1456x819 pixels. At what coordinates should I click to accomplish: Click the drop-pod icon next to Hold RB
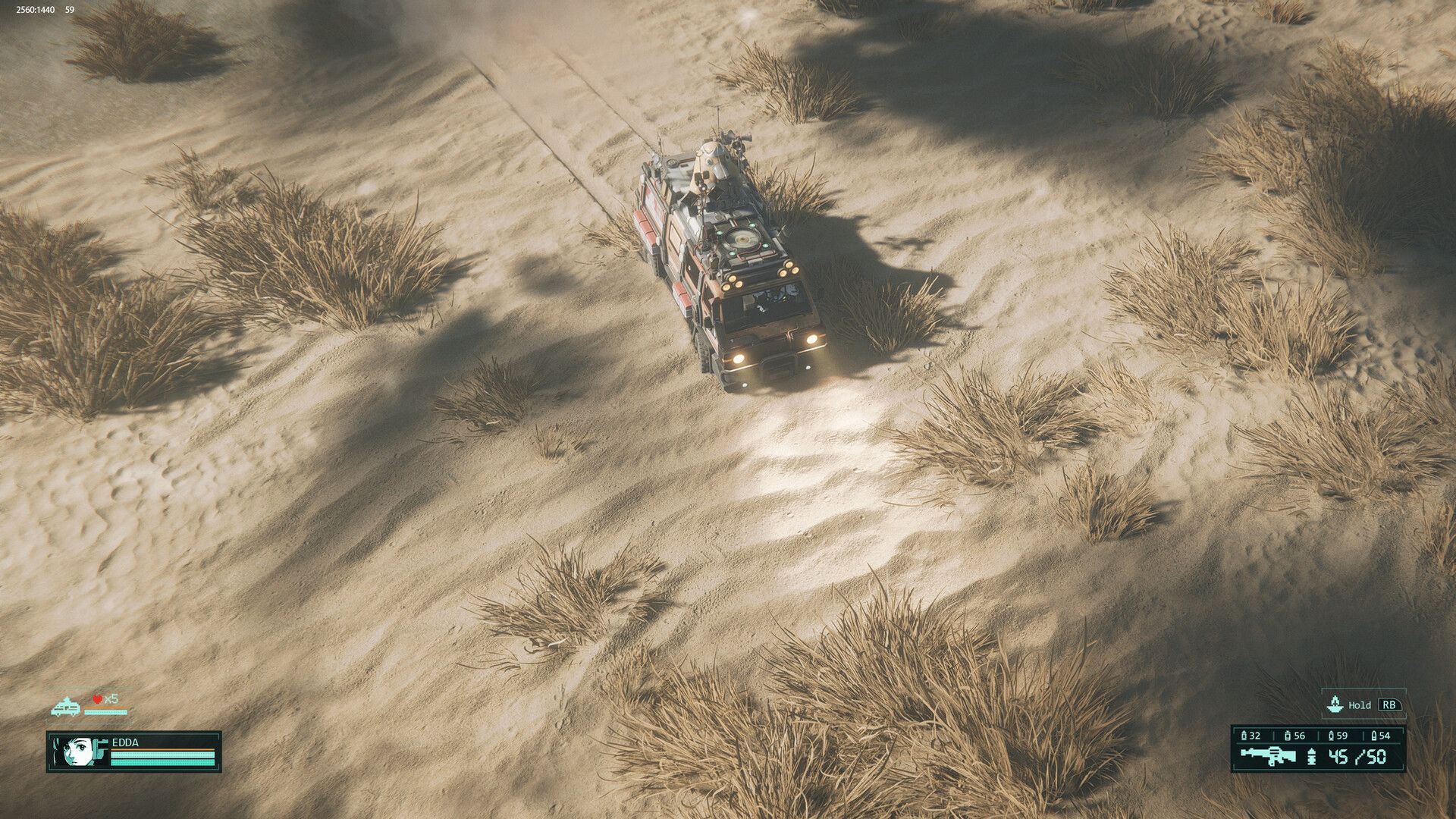coord(1335,705)
